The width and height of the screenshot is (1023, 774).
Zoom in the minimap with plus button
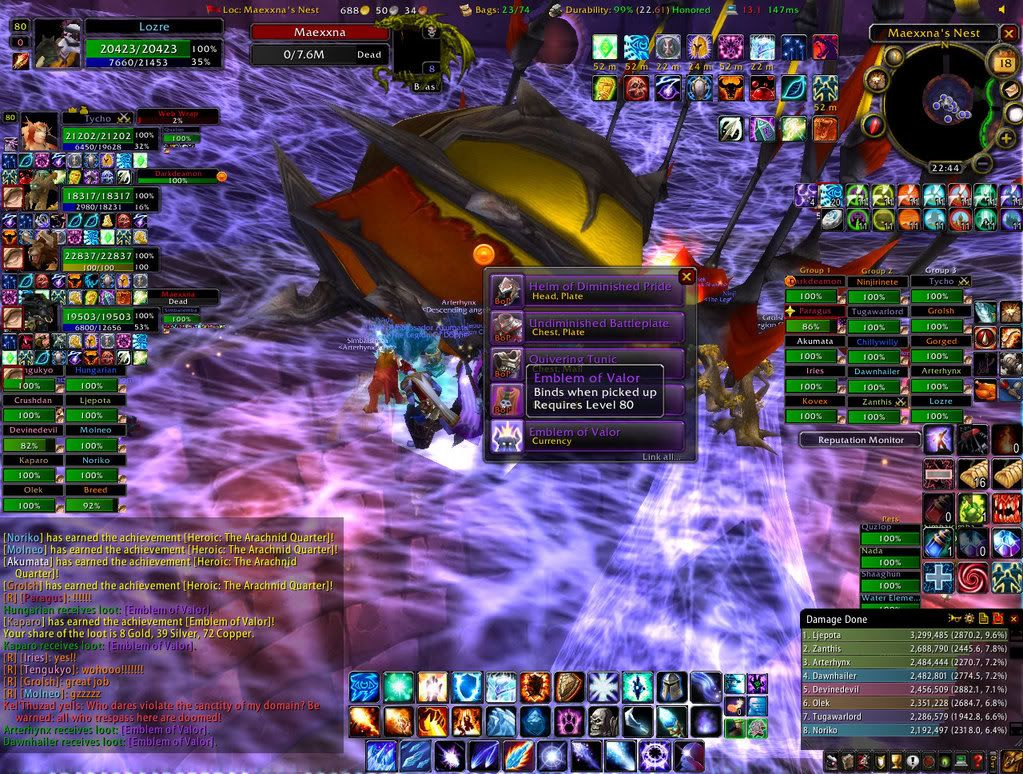[1005, 138]
